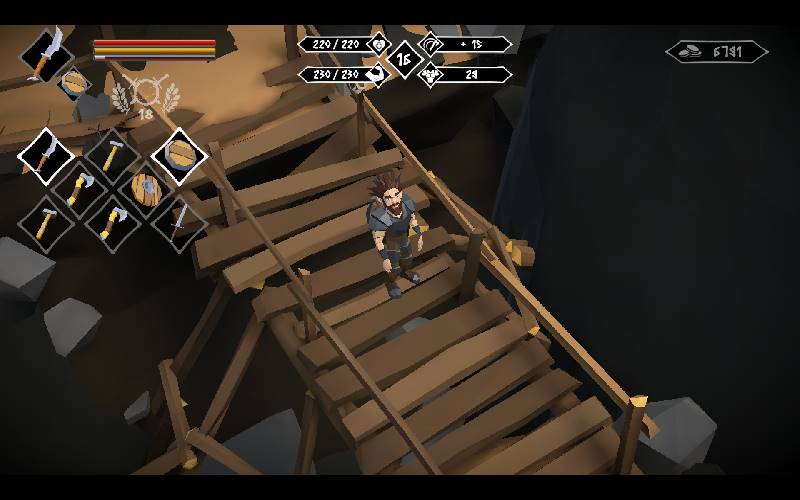
Task: Select the highlighted curved sword in the inventory grid
Action: [x=45, y=155]
